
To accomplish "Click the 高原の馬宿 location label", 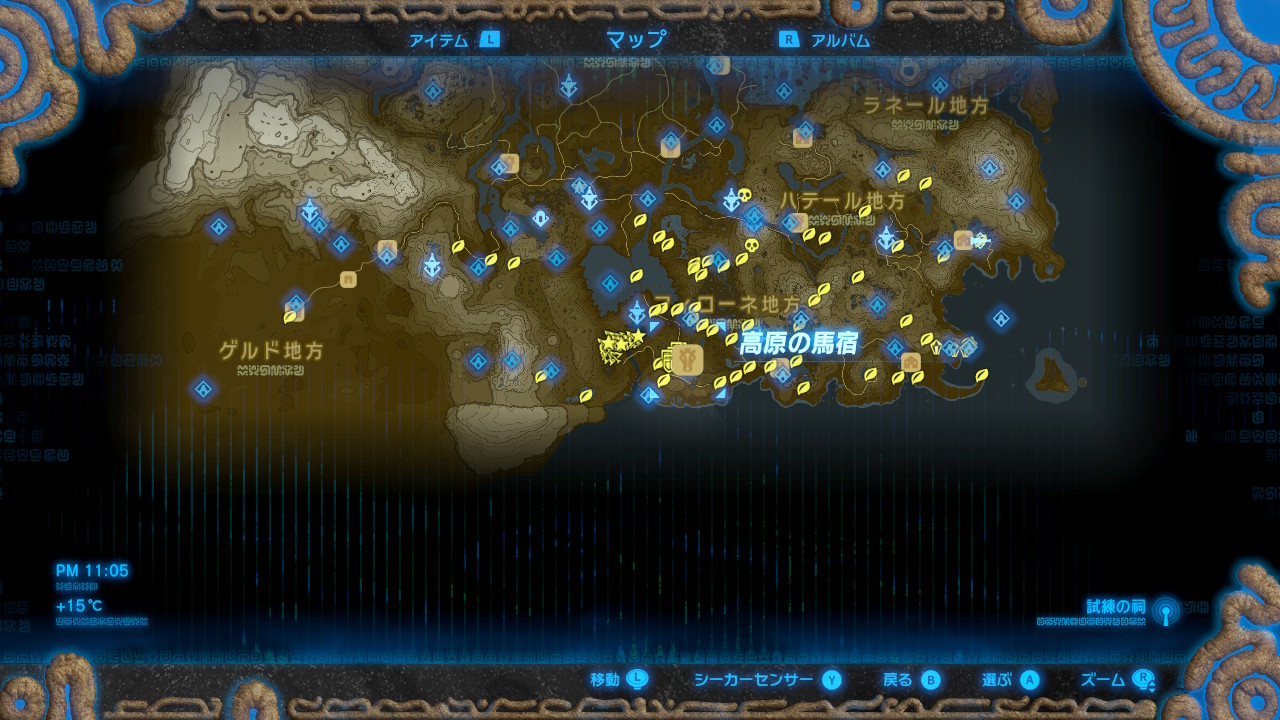I will [800, 341].
